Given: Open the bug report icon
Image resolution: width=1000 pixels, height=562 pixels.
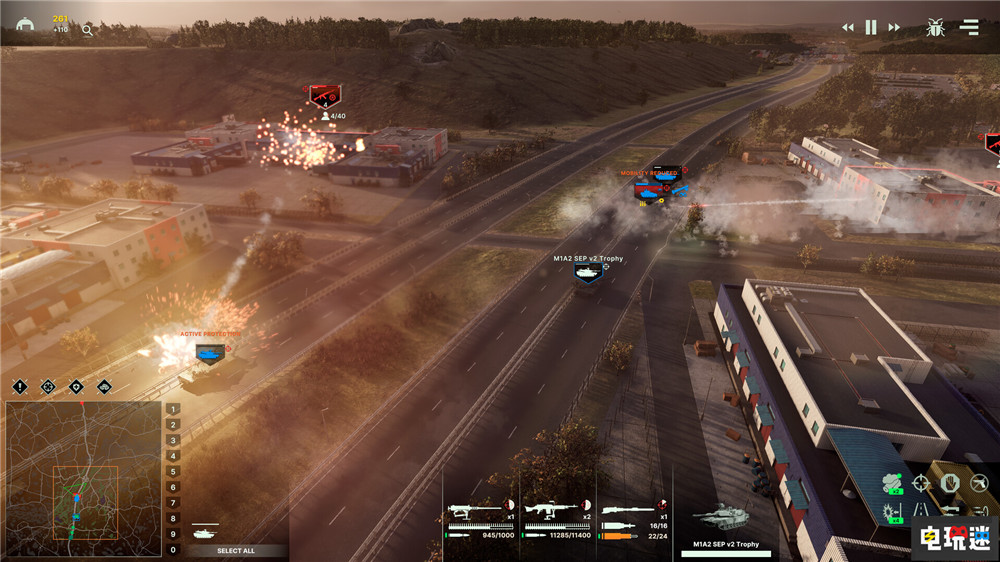Looking at the screenshot, I should (x=936, y=28).
